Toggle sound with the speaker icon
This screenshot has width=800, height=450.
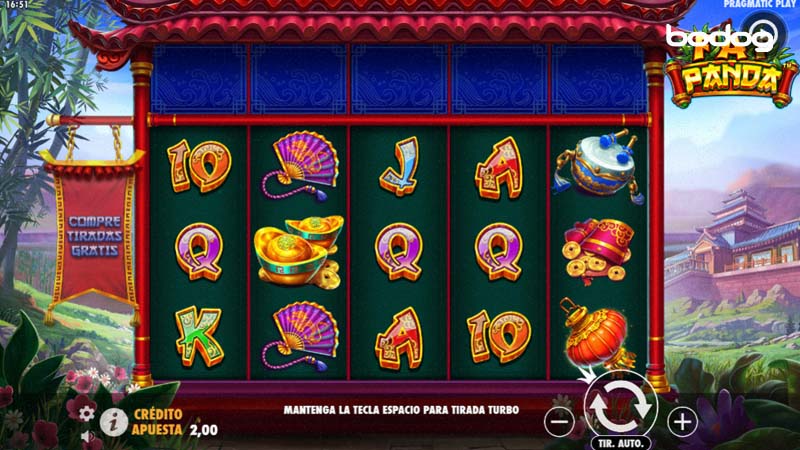87,437
